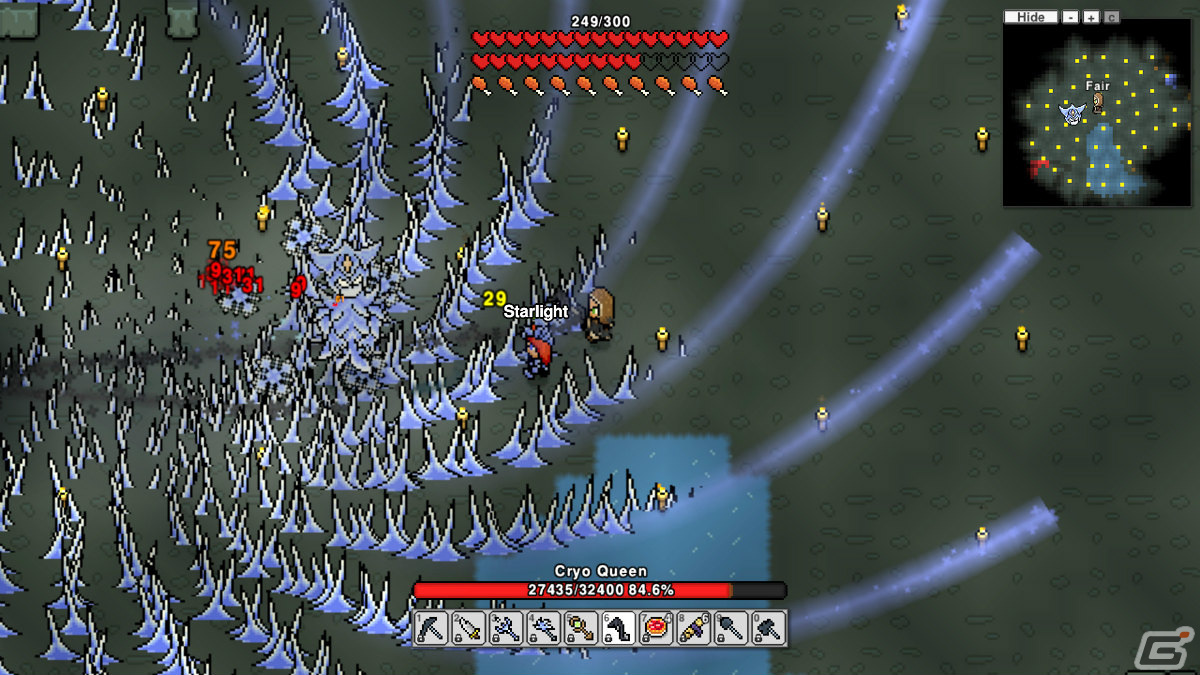Select the highlighted dark boot-shaped item in slot 6

619,628
